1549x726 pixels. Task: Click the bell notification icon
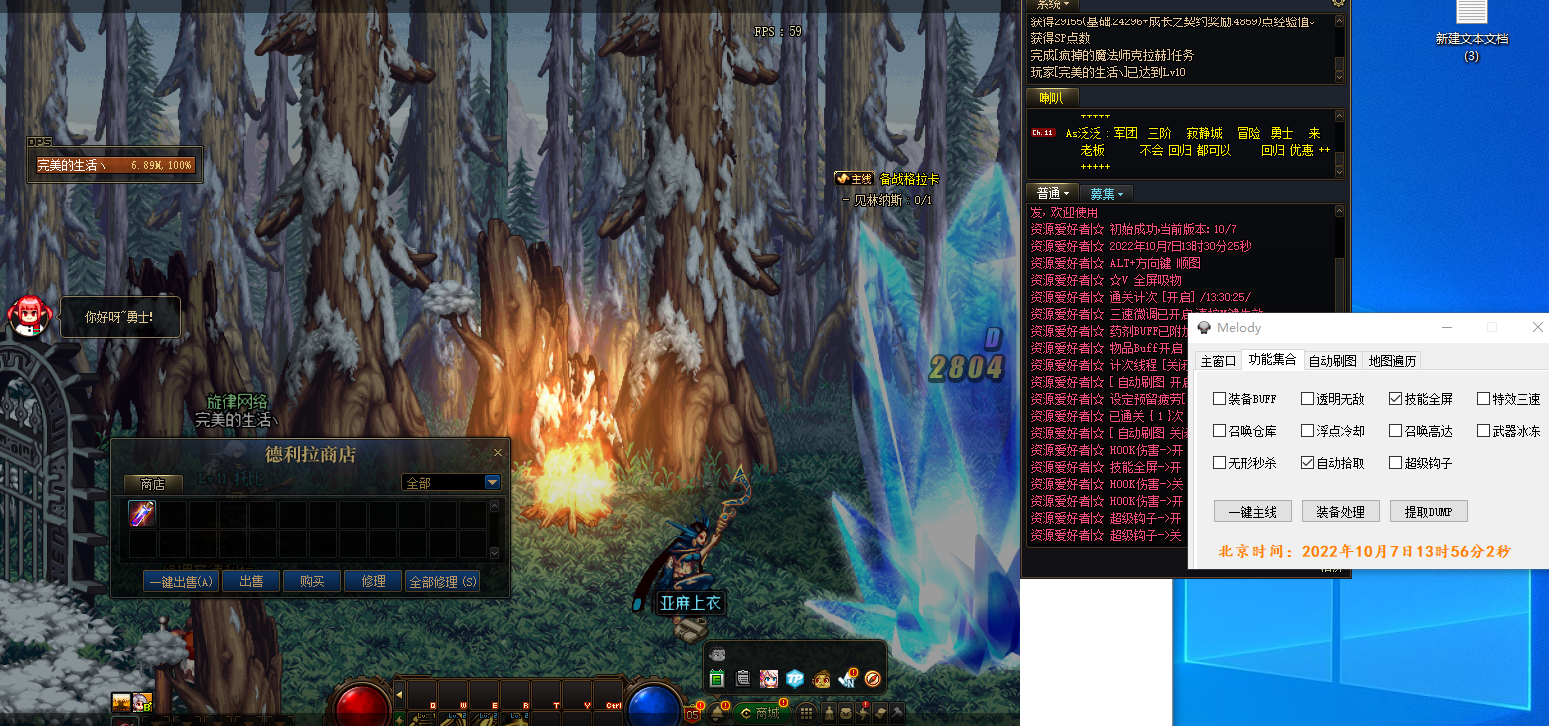click(717, 713)
